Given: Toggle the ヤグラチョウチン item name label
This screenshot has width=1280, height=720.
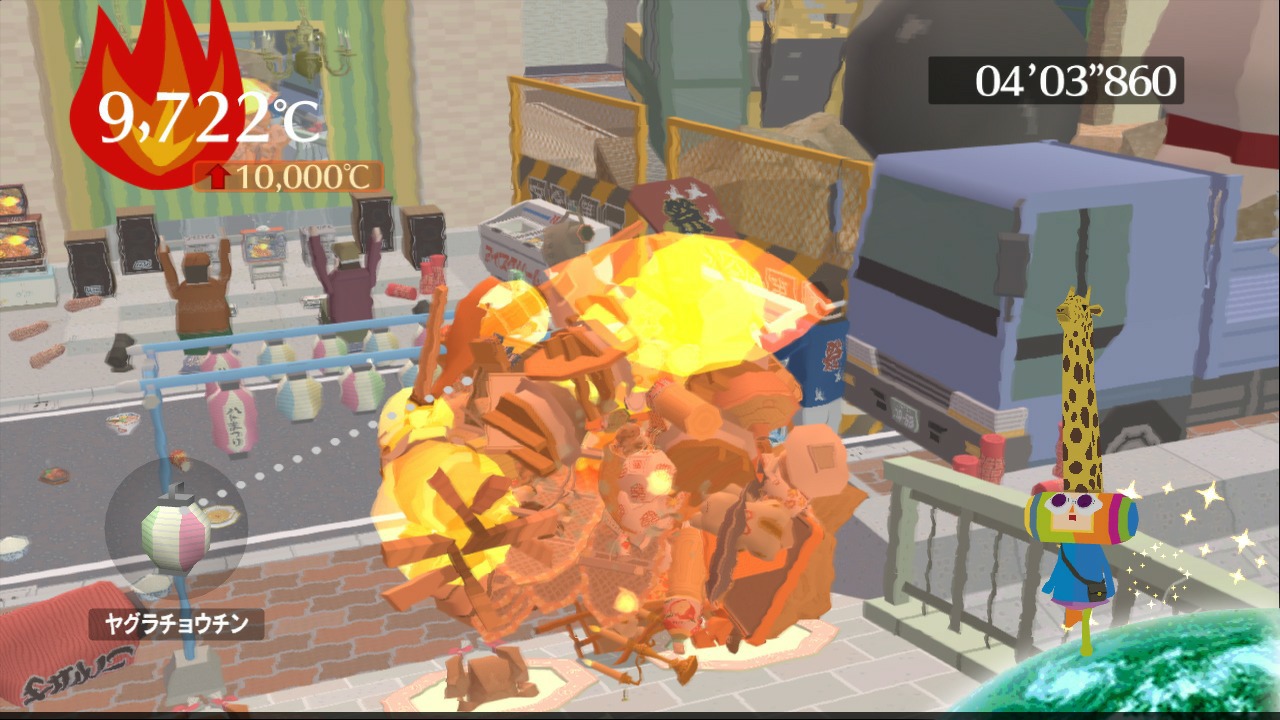Looking at the screenshot, I should click(175, 622).
